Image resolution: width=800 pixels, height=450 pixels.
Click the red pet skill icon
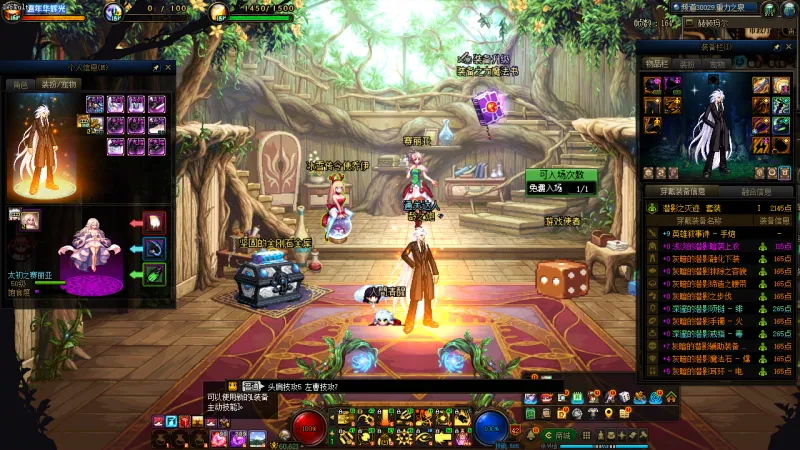[x=154, y=222]
